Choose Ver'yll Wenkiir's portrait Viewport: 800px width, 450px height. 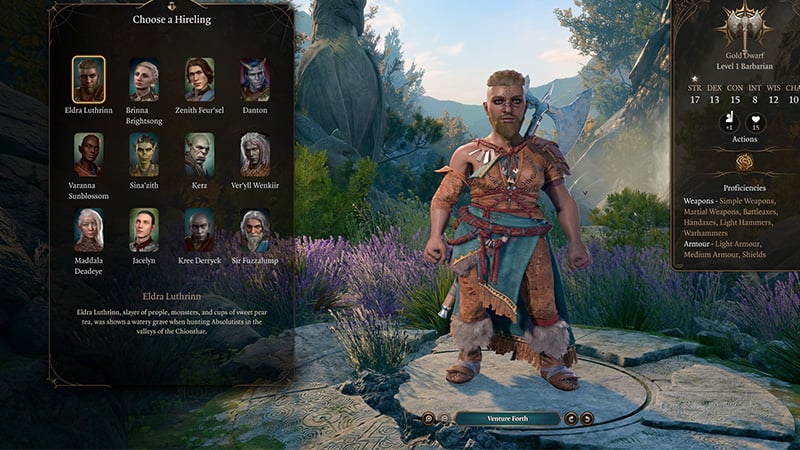click(255, 154)
